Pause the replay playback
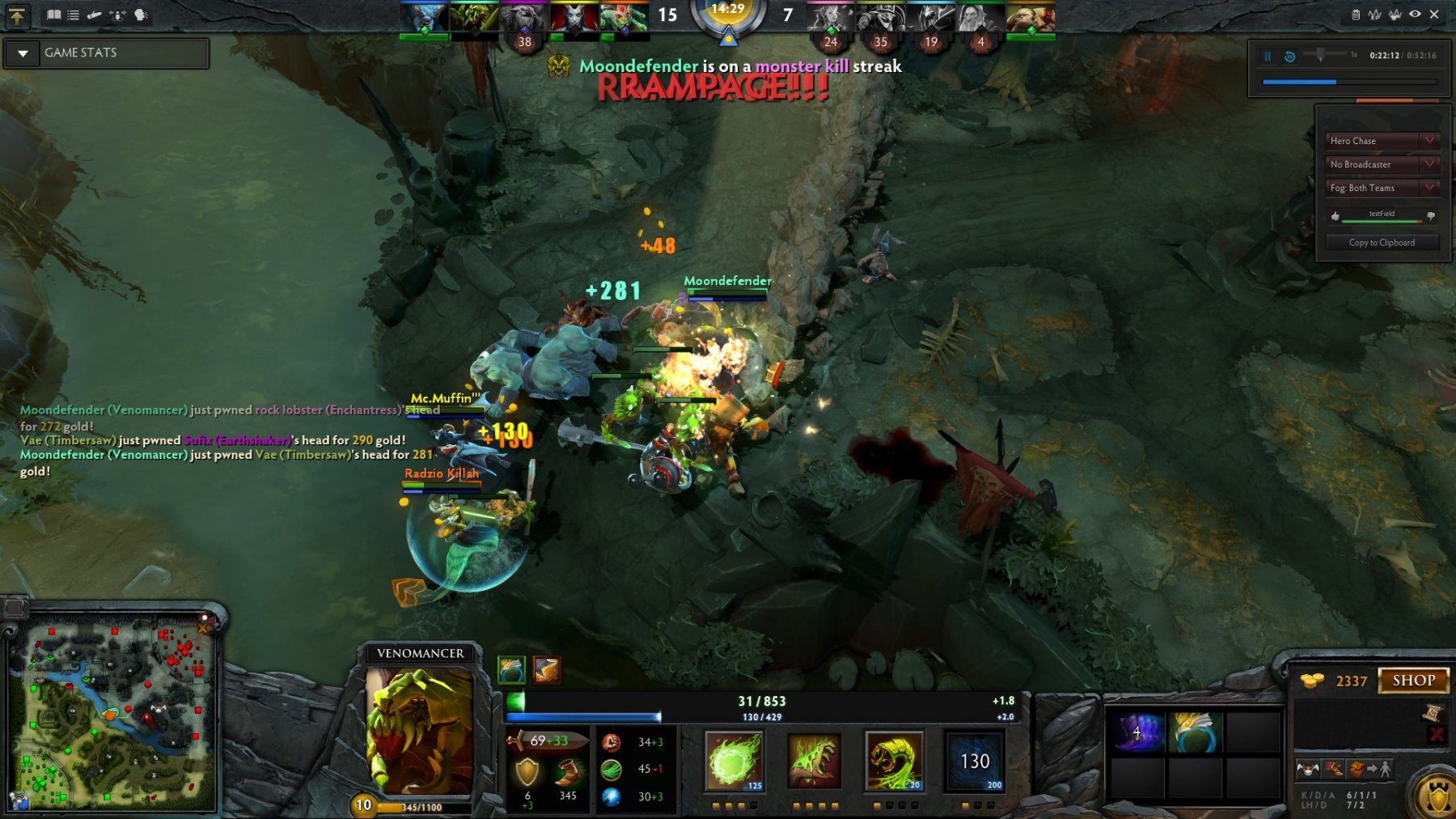Screen dimensions: 1456x819 1268,56
